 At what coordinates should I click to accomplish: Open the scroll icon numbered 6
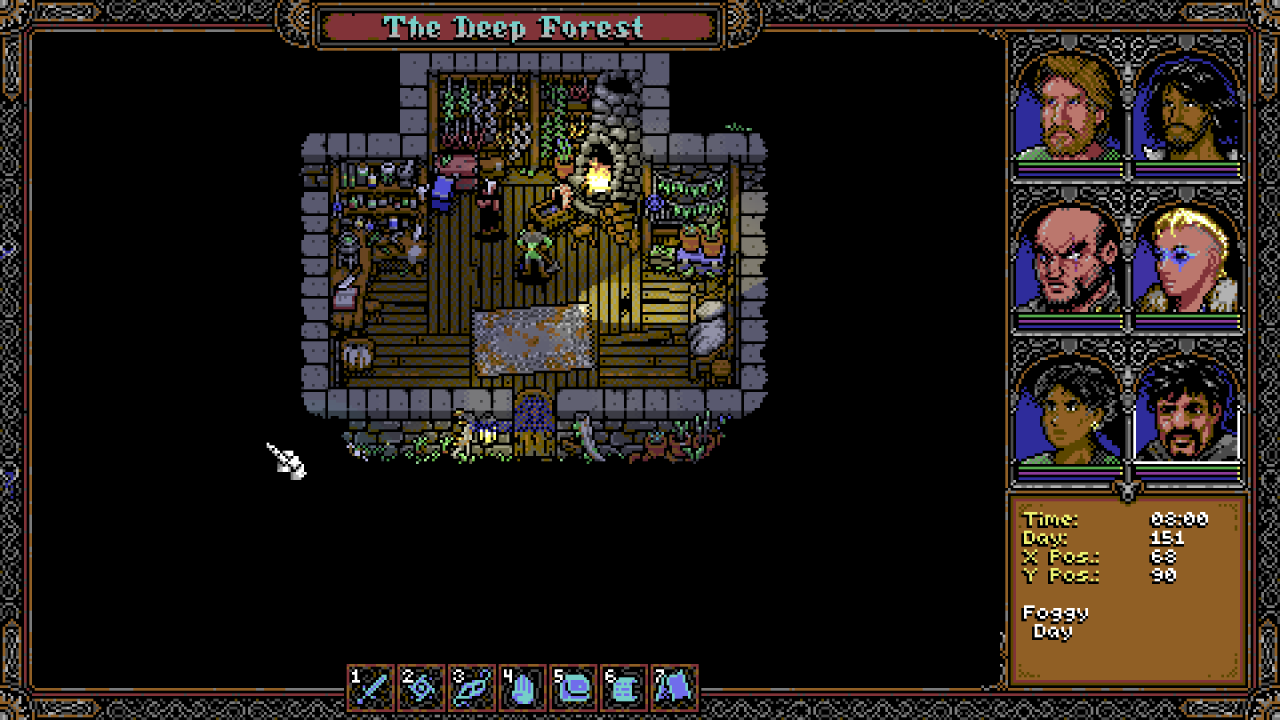click(x=623, y=688)
